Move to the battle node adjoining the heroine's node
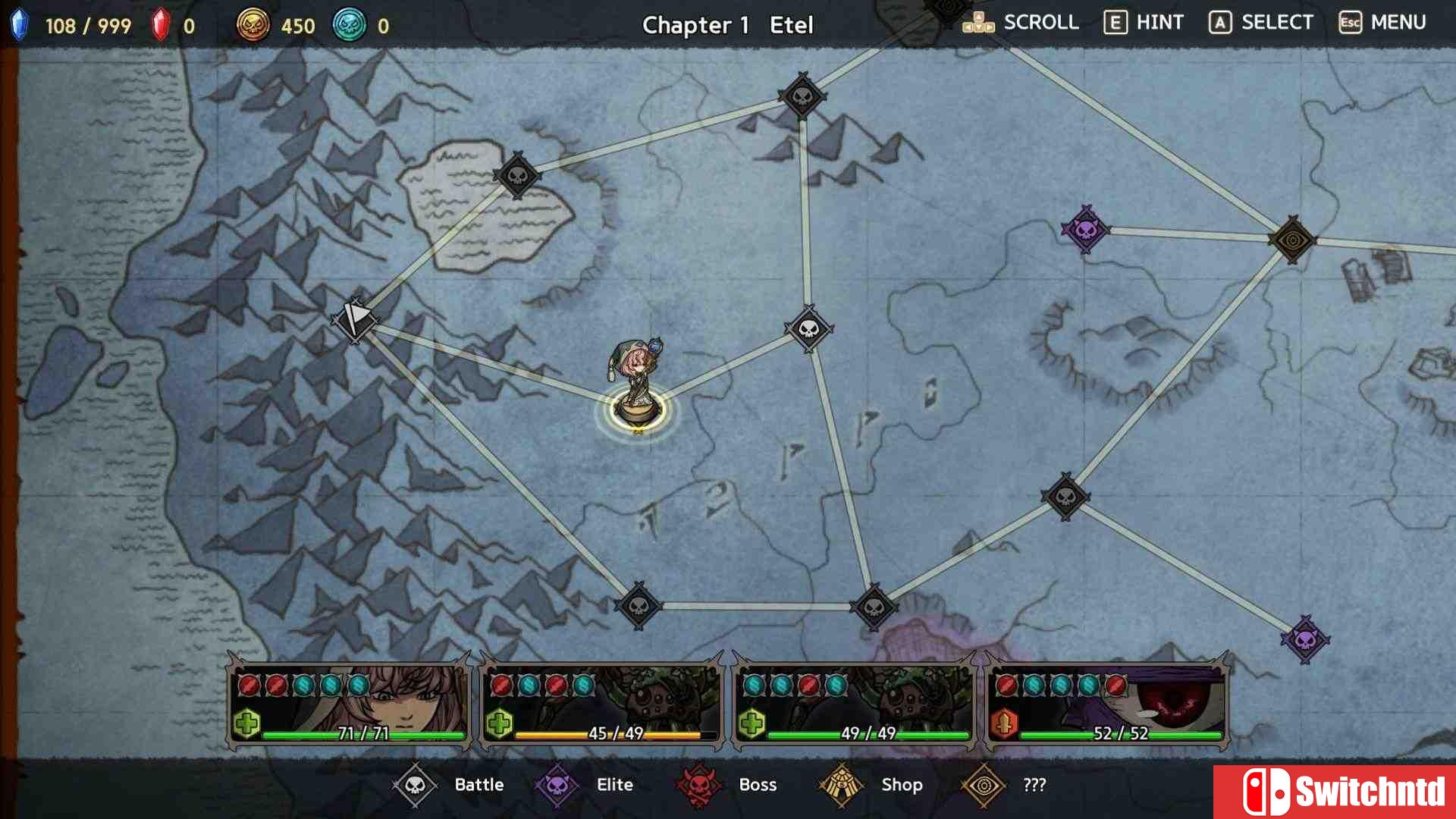 point(809,328)
